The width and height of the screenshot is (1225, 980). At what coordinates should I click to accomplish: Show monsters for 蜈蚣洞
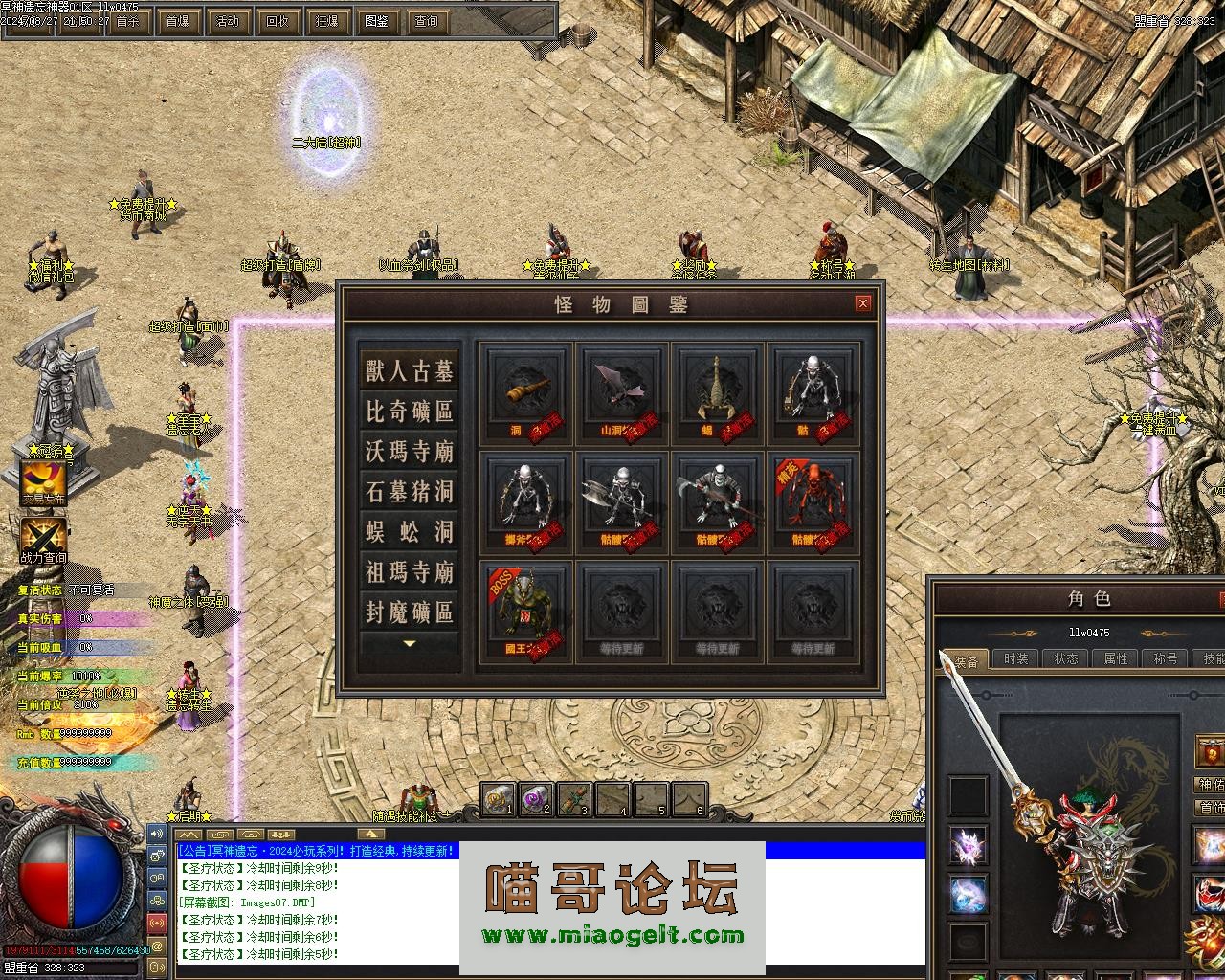[x=410, y=532]
